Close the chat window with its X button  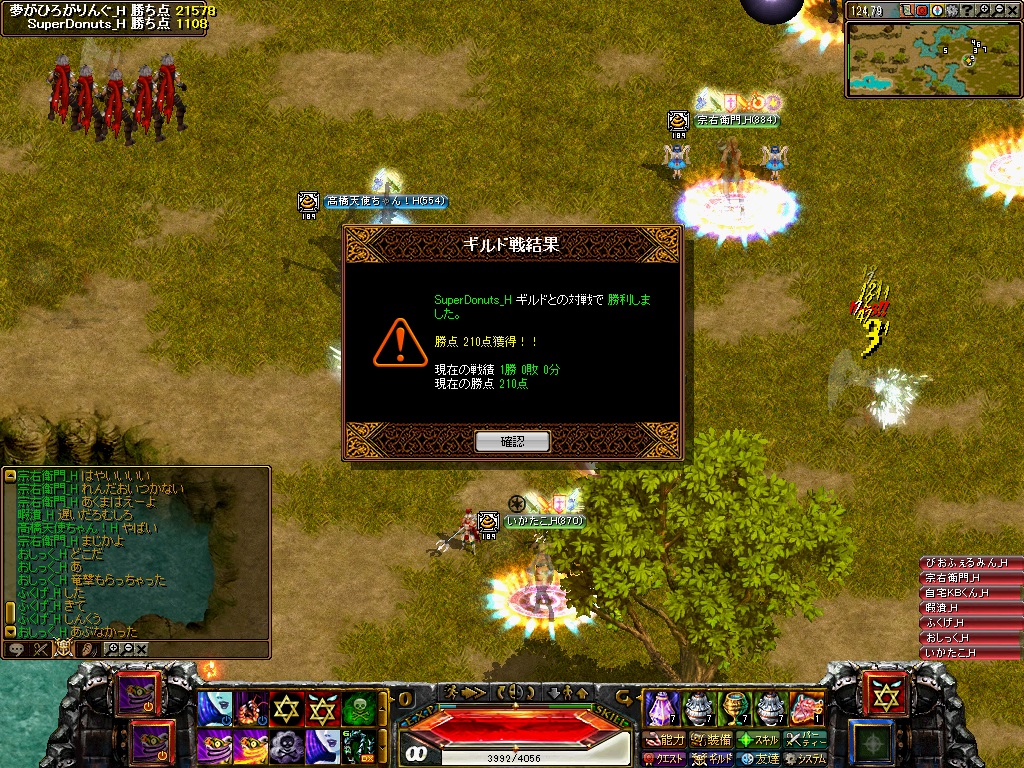[141, 649]
